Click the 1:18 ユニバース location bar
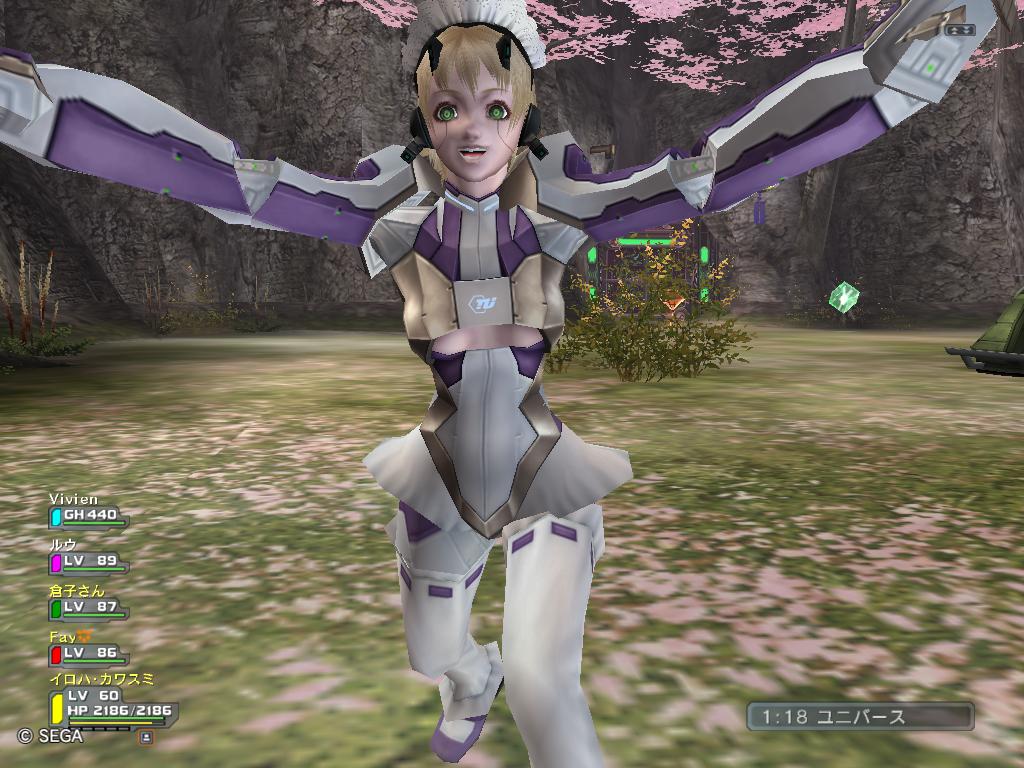Viewport: 1024px width, 768px height. pos(860,716)
